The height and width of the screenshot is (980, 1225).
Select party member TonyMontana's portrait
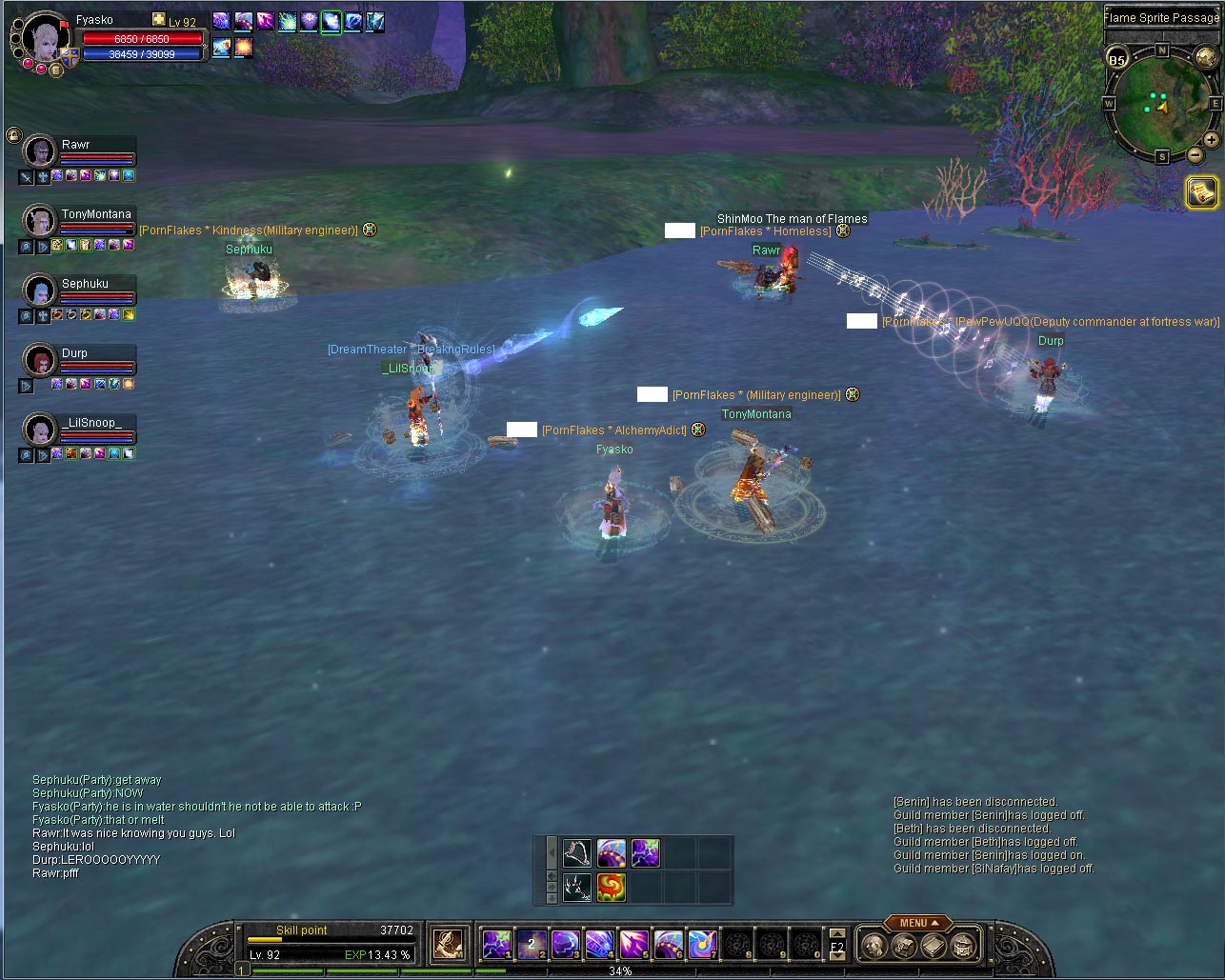click(x=40, y=221)
